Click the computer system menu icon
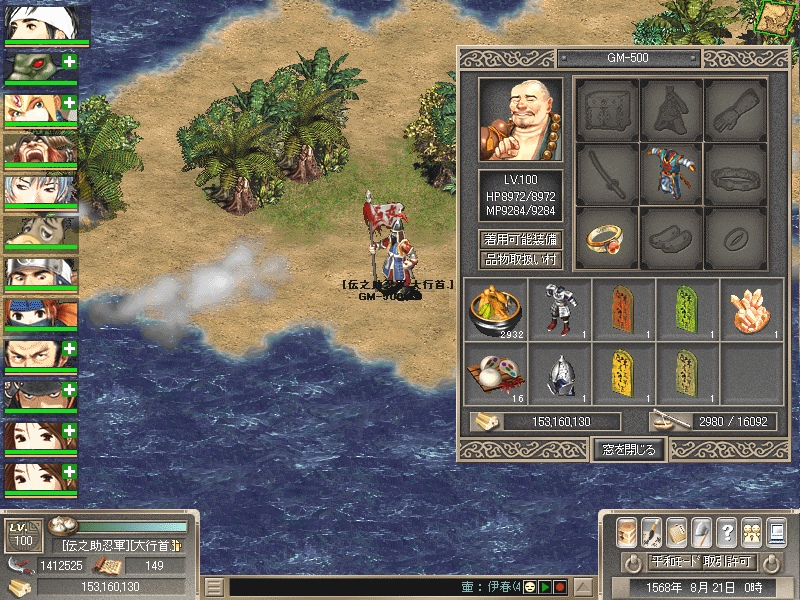 (x=776, y=532)
